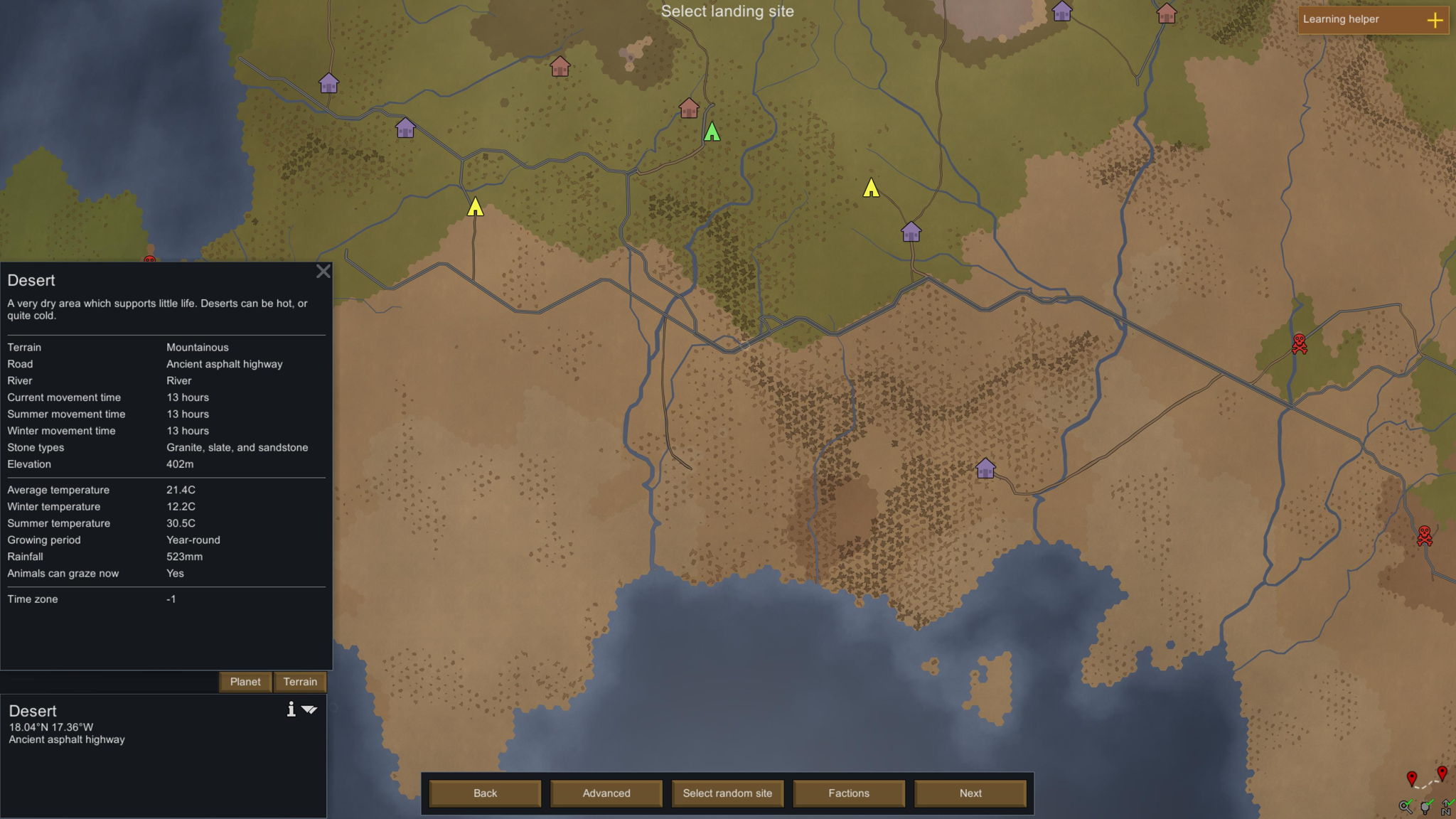The width and height of the screenshot is (1456, 819).
Task: Show the Factions list
Action: [849, 793]
